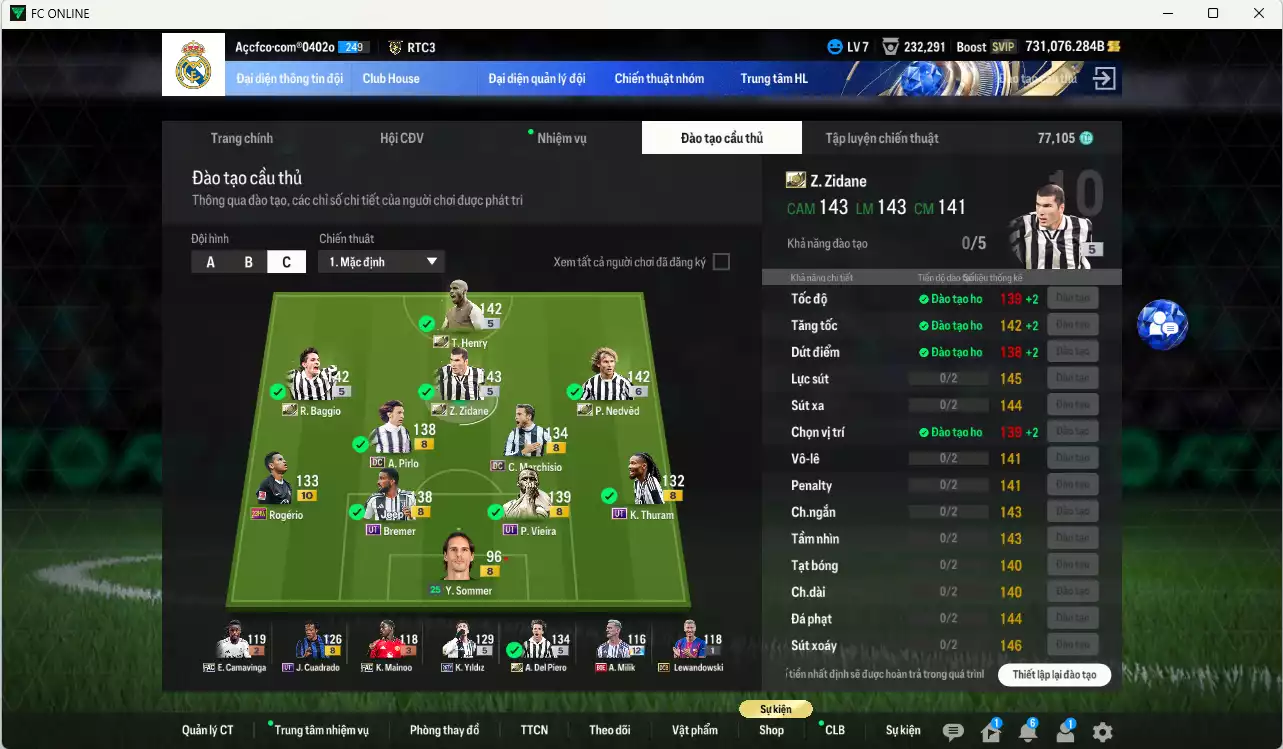Switch to the 'Hội CĐV' tab
Screen dimensions: 1283x749
401,138
